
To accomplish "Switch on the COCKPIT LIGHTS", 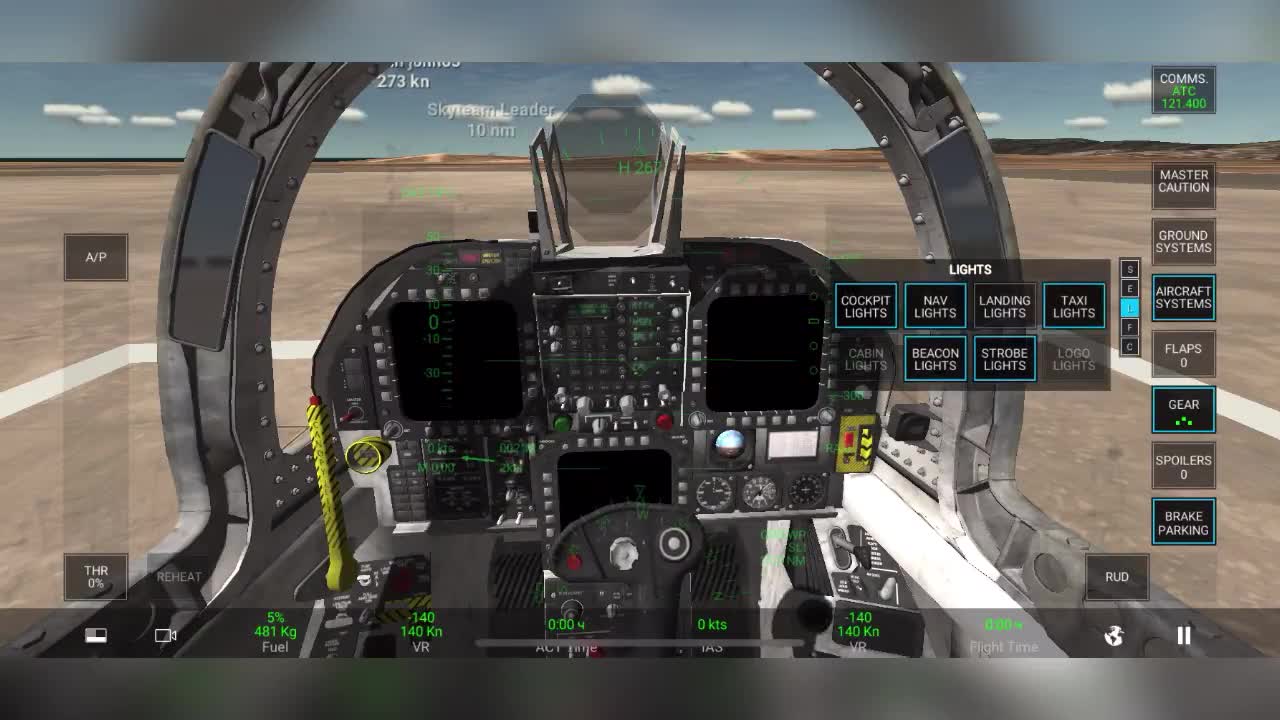I will 865,305.
